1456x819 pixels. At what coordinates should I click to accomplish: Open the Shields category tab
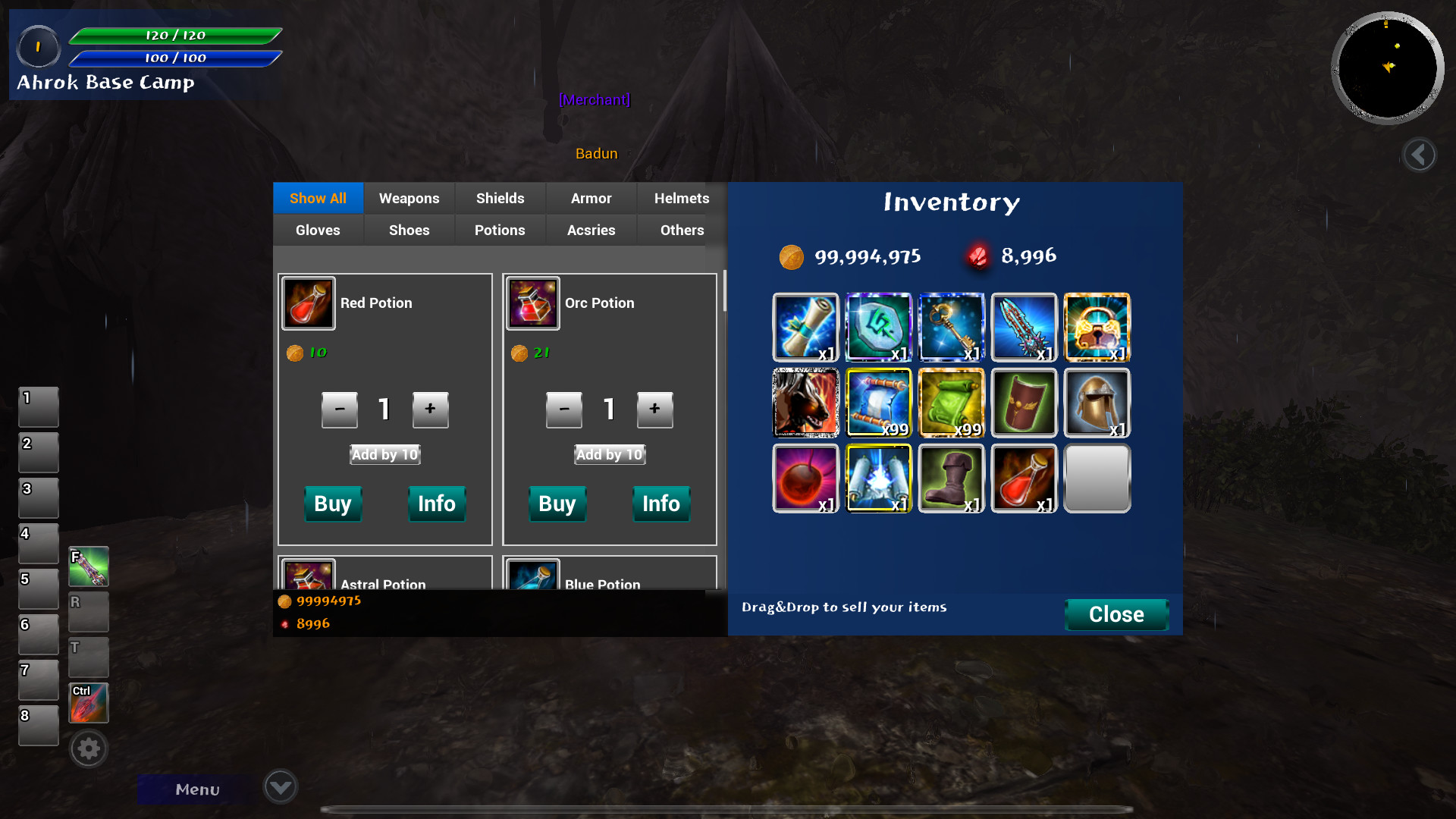click(500, 198)
